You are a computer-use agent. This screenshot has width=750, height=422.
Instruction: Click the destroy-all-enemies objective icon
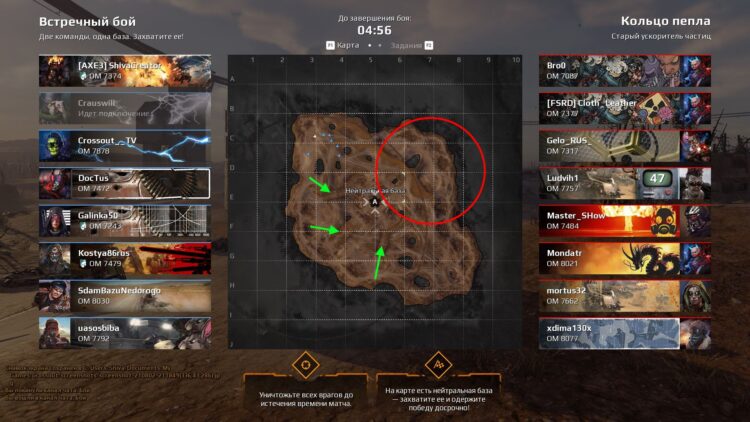[x=305, y=364]
